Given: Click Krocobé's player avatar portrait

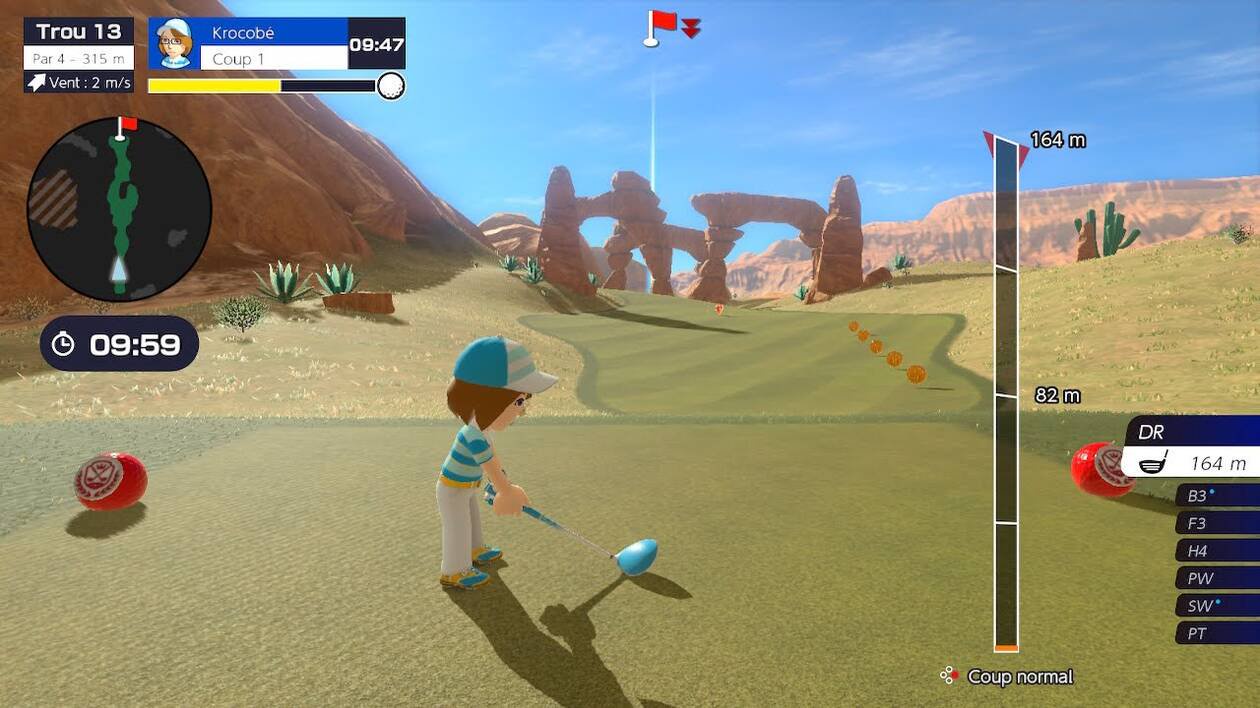Looking at the screenshot, I should tap(174, 43).
